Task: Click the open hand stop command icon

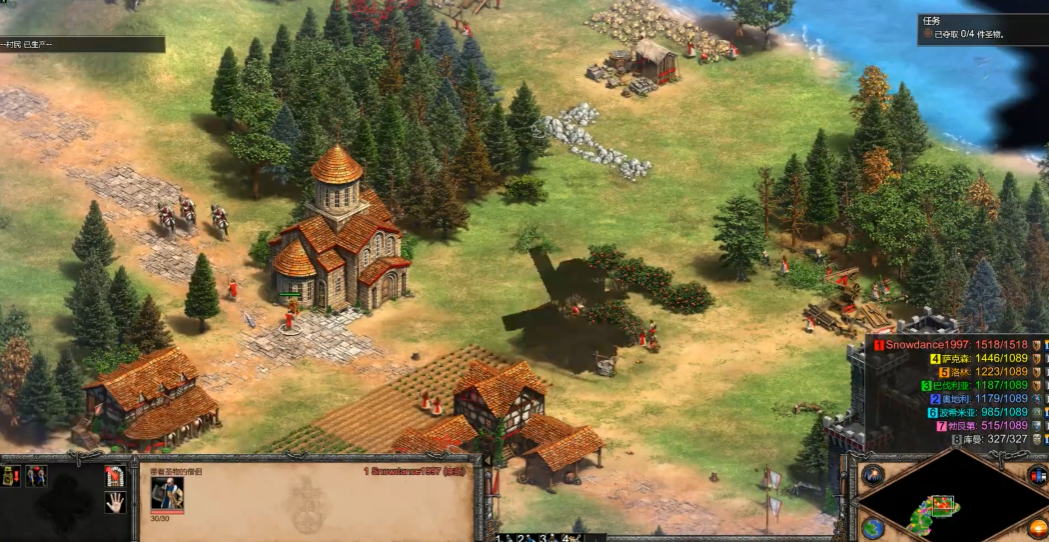Action: pyautogui.click(x=115, y=502)
